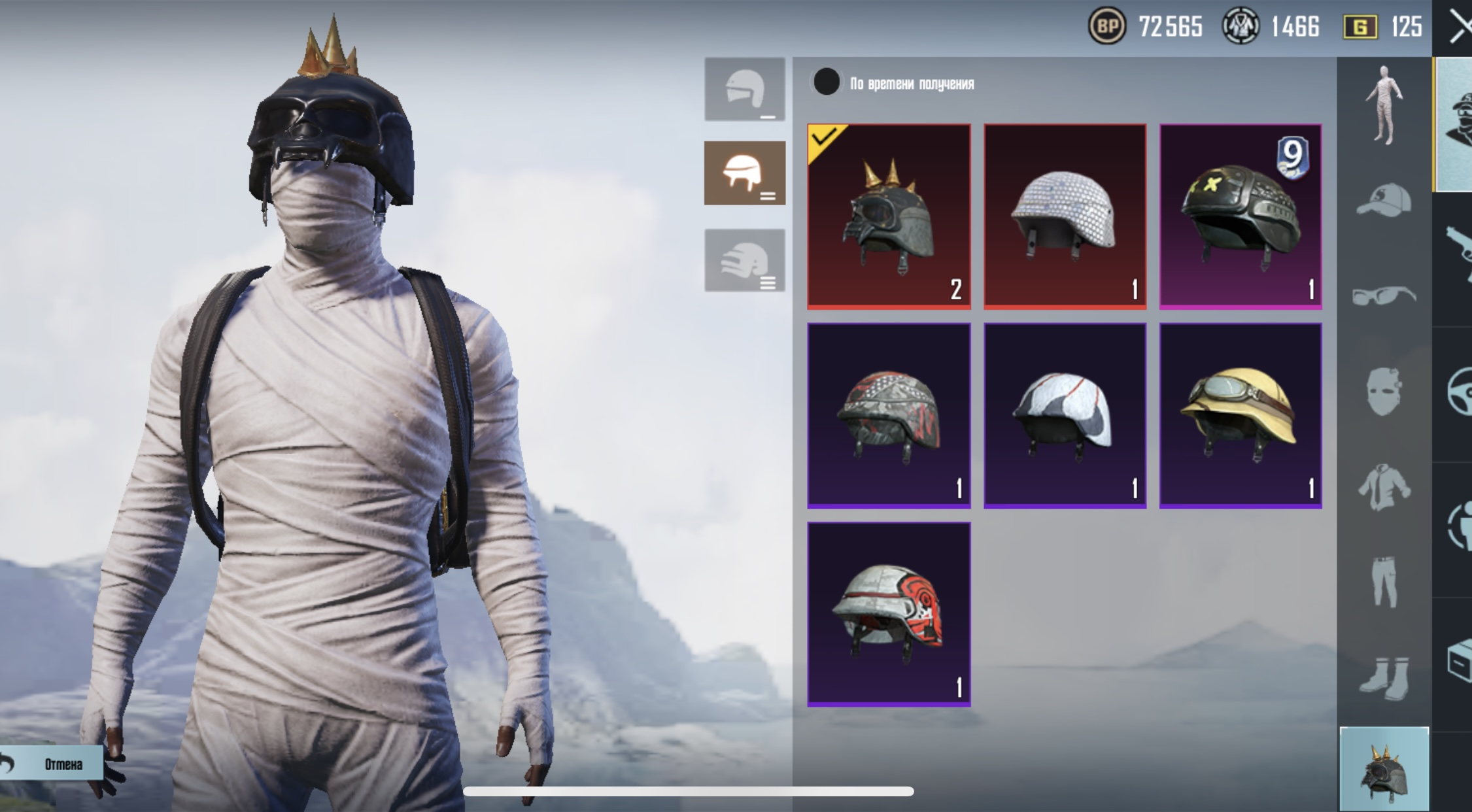Select the white and red patterned helmet

coord(889,614)
